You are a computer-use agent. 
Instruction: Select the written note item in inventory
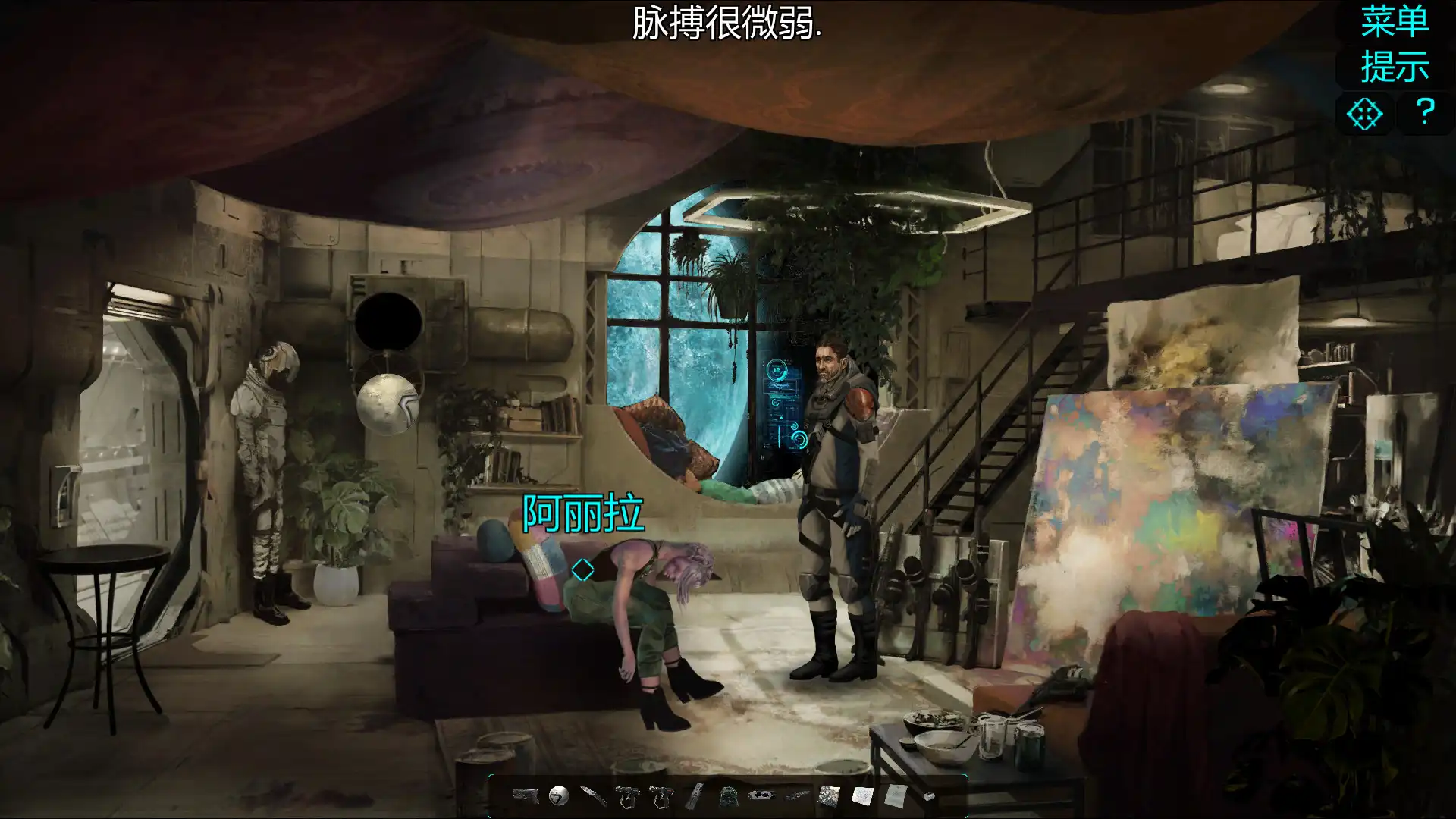(895, 796)
